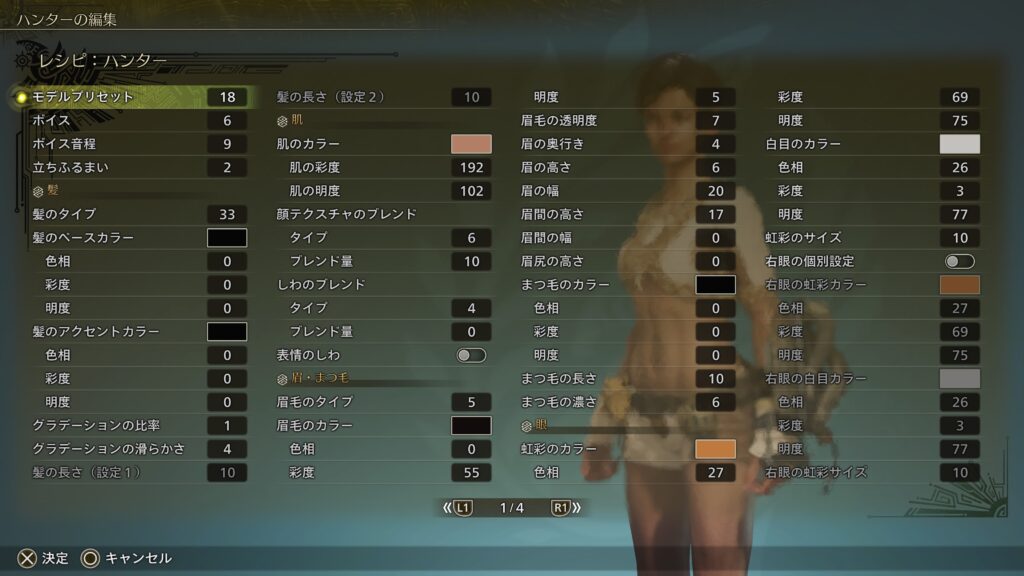
Task: Choose グラデーションの滑らかさ setting
Action: pyautogui.click(x=130, y=449)
